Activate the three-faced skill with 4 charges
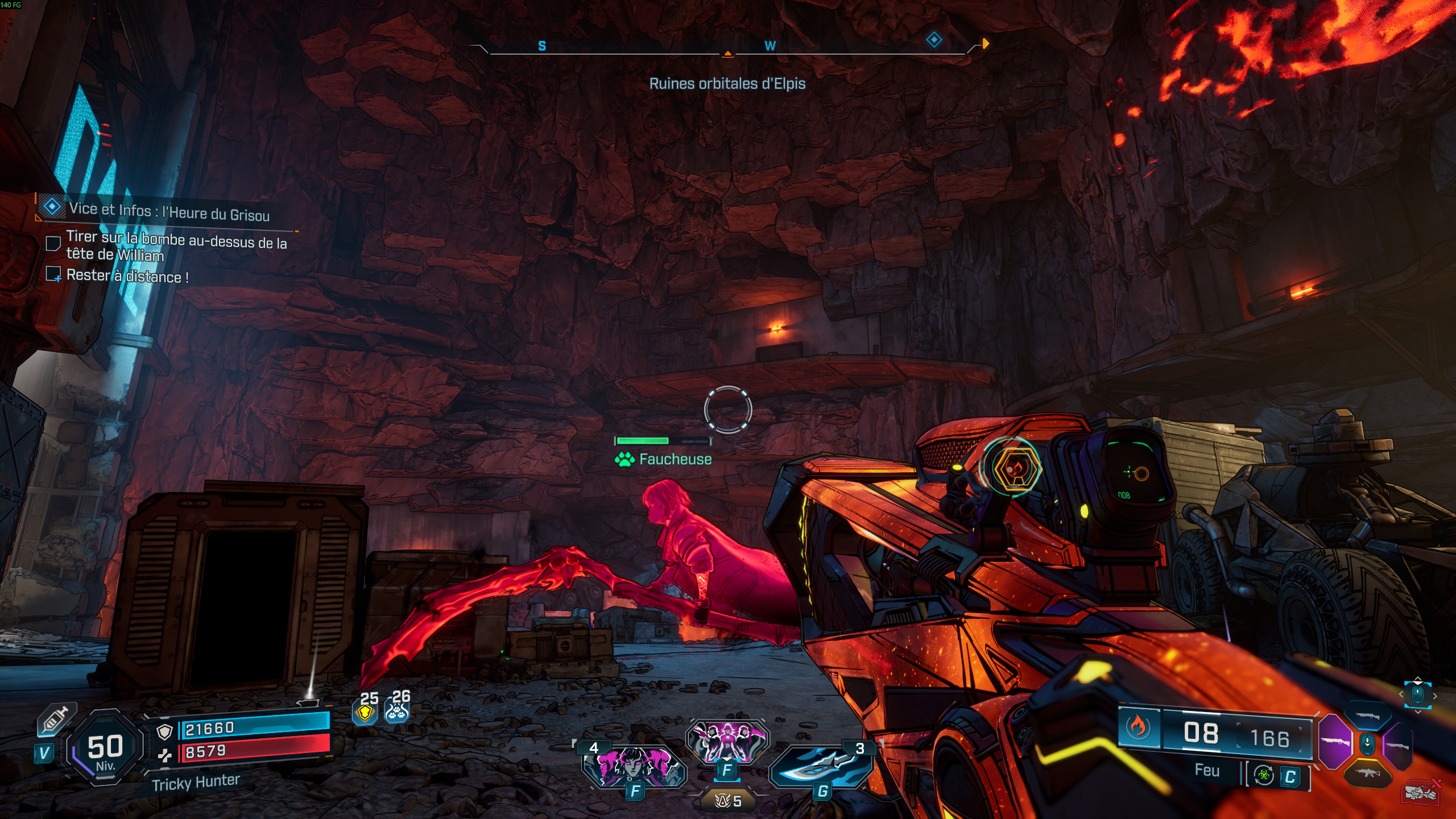The height and width of the screenshot is (819, 1456). click(x=634, y=765)
